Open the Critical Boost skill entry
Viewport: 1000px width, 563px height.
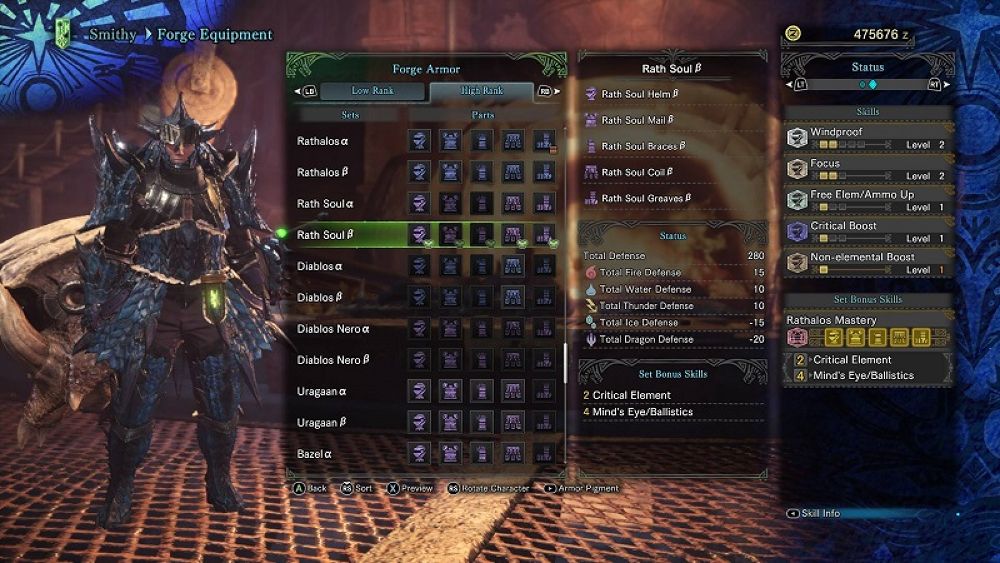[867, 232]
